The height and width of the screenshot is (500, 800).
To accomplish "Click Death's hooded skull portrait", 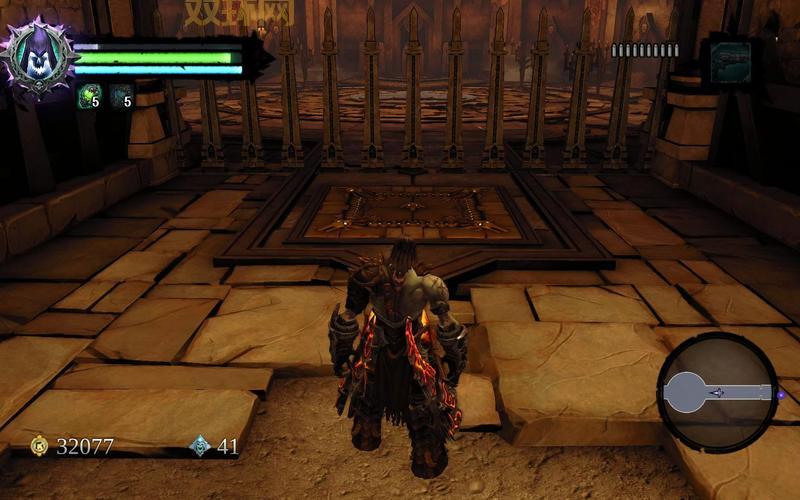I will pyautogui.click(x=38, y=57).
